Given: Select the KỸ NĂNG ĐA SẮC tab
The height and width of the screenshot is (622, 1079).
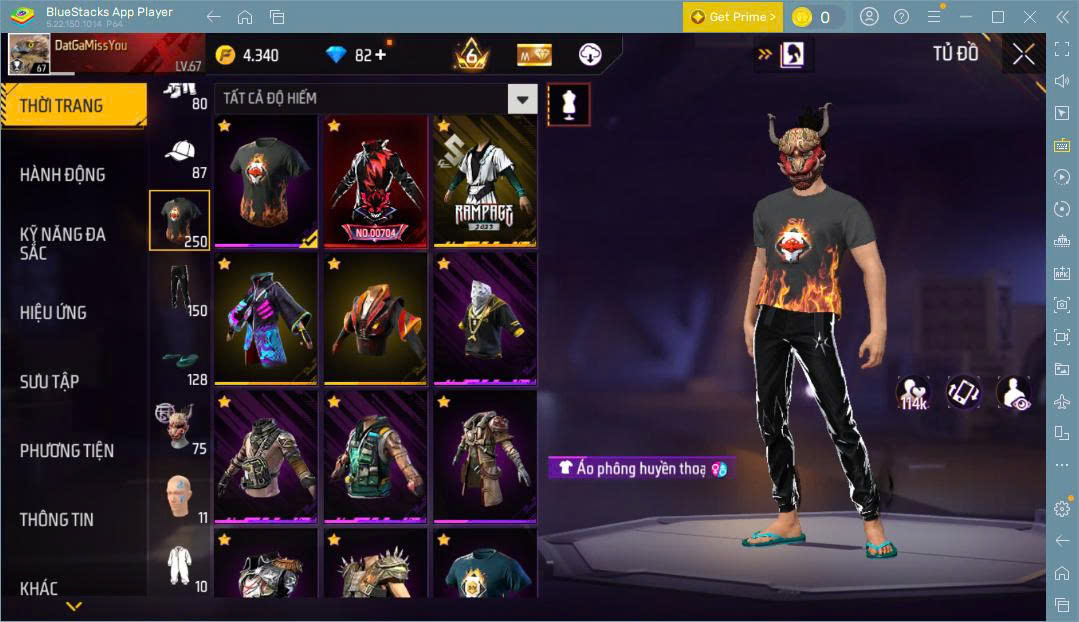Looking at the screenshot, I should (x=63, y=243).
